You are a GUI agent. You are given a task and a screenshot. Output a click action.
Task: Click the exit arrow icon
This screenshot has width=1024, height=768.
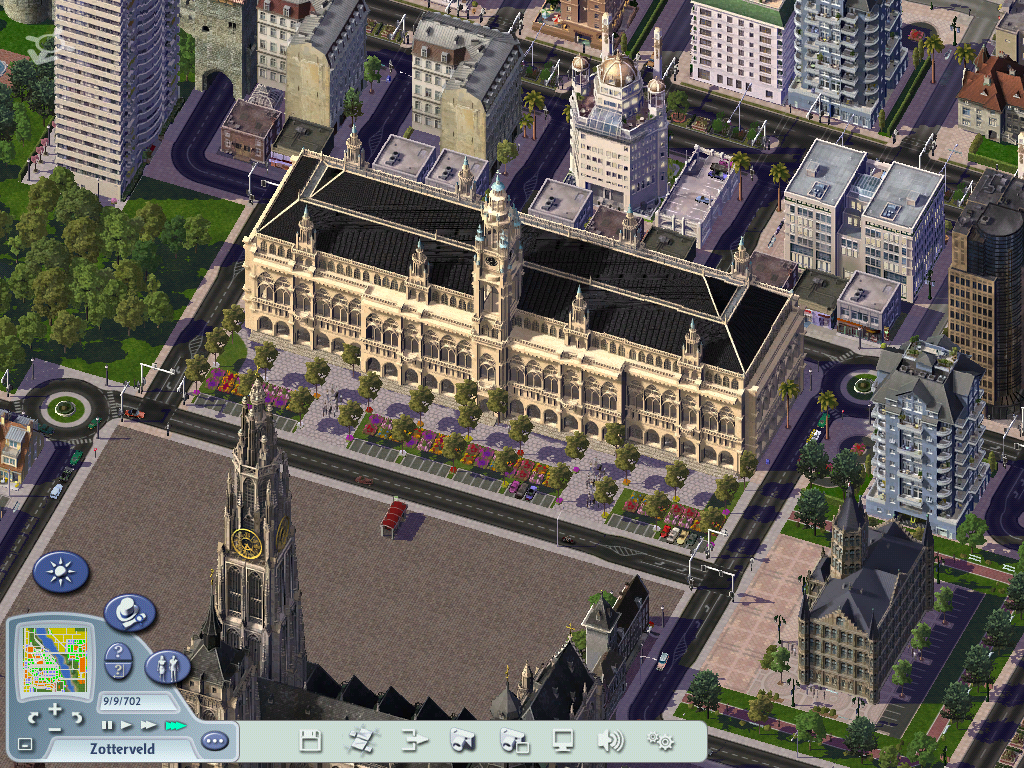[x=414, y=741]
